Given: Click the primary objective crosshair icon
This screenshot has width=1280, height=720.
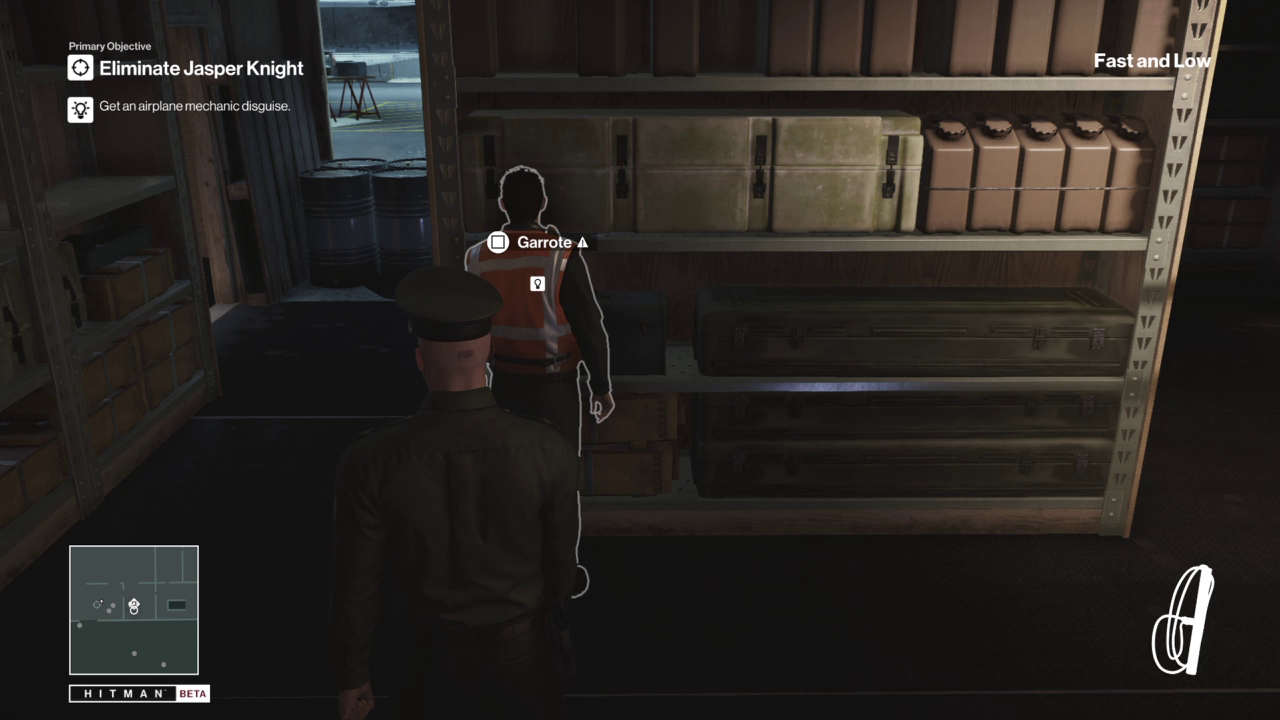Looking at the screenshot, I should point(80,68).
